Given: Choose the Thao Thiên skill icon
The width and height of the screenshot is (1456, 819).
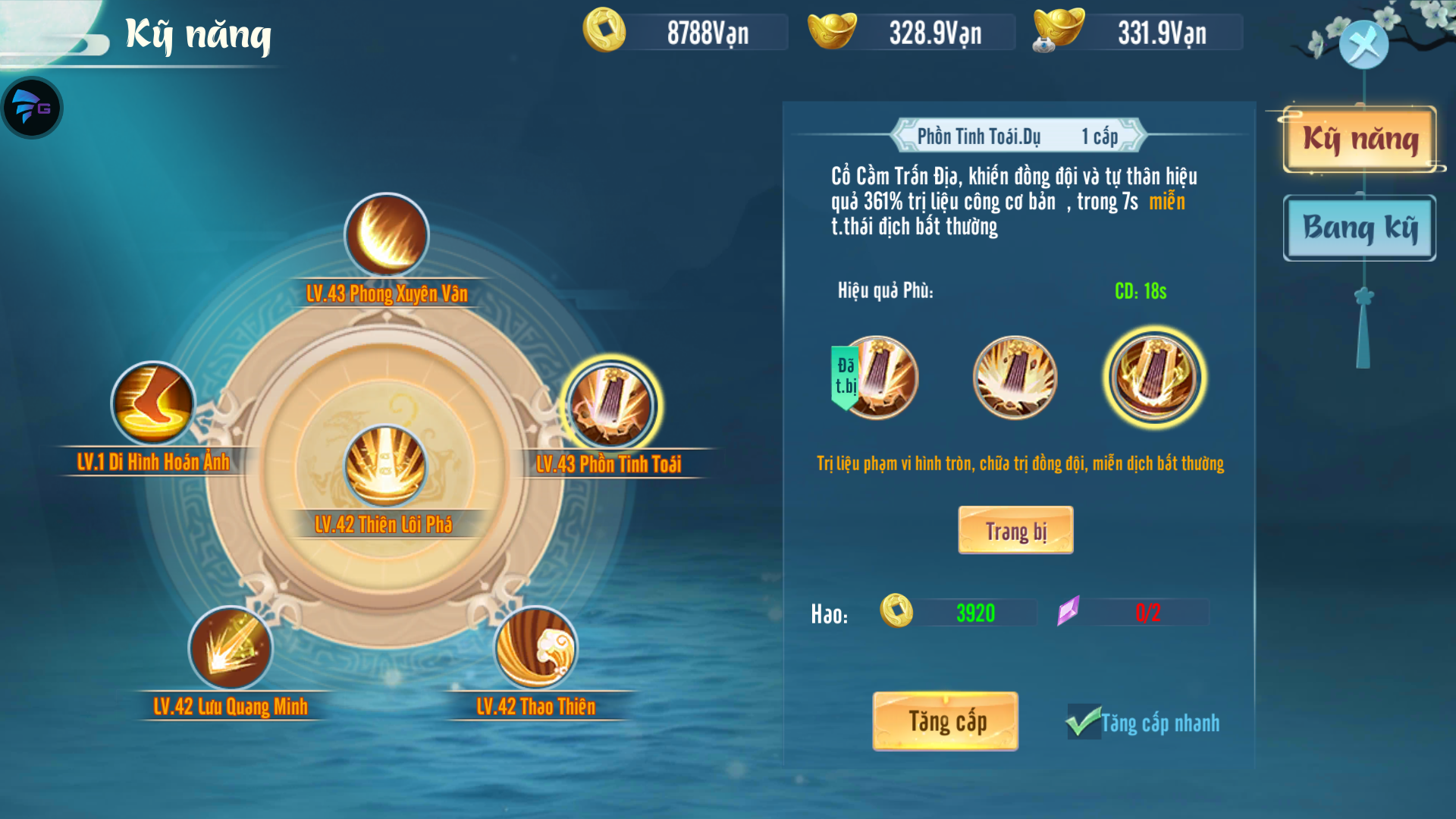Looking at the screenshot, I should [x=535, y=648].
